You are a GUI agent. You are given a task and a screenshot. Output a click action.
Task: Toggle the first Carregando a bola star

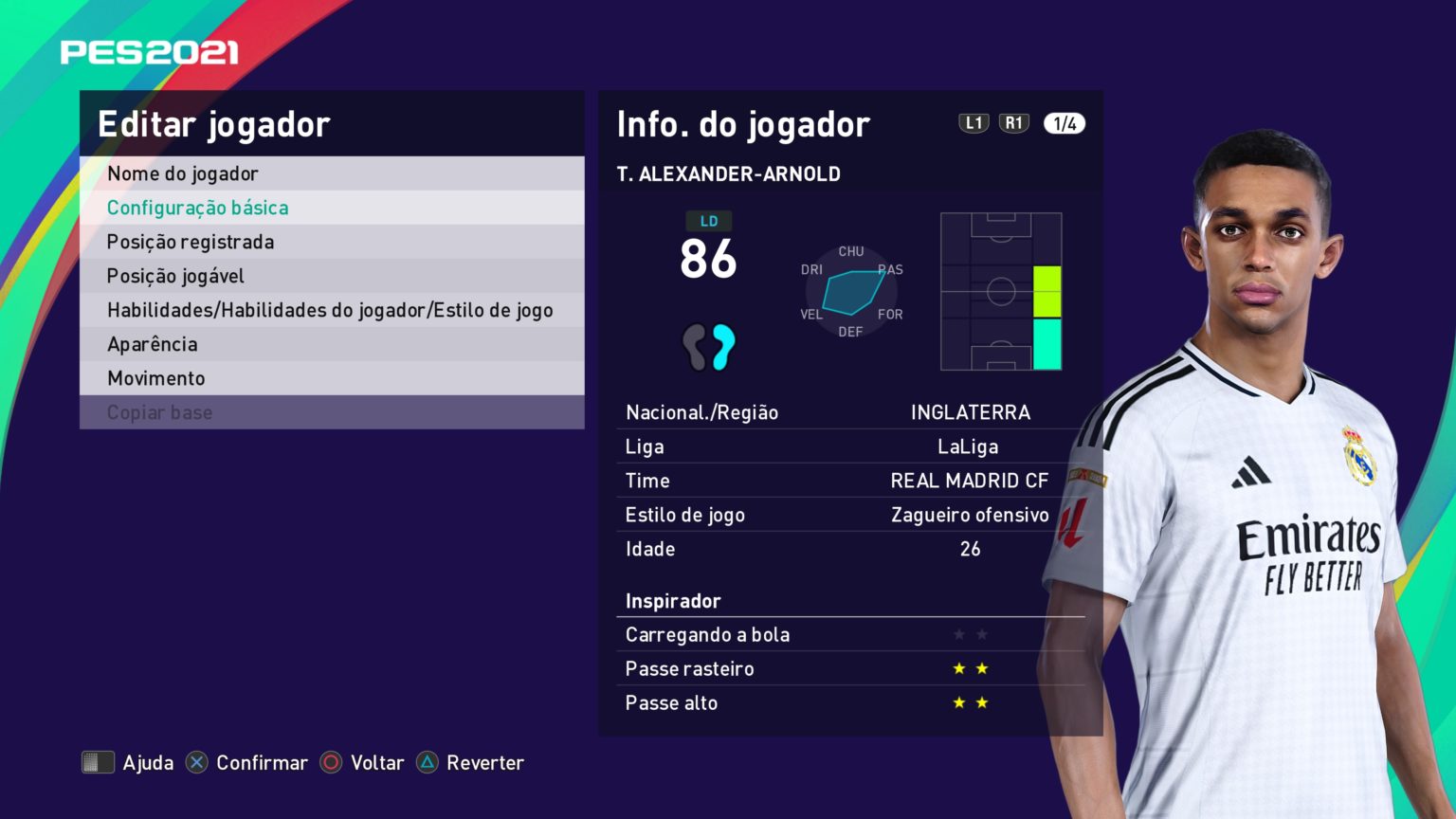pos(957,634)
